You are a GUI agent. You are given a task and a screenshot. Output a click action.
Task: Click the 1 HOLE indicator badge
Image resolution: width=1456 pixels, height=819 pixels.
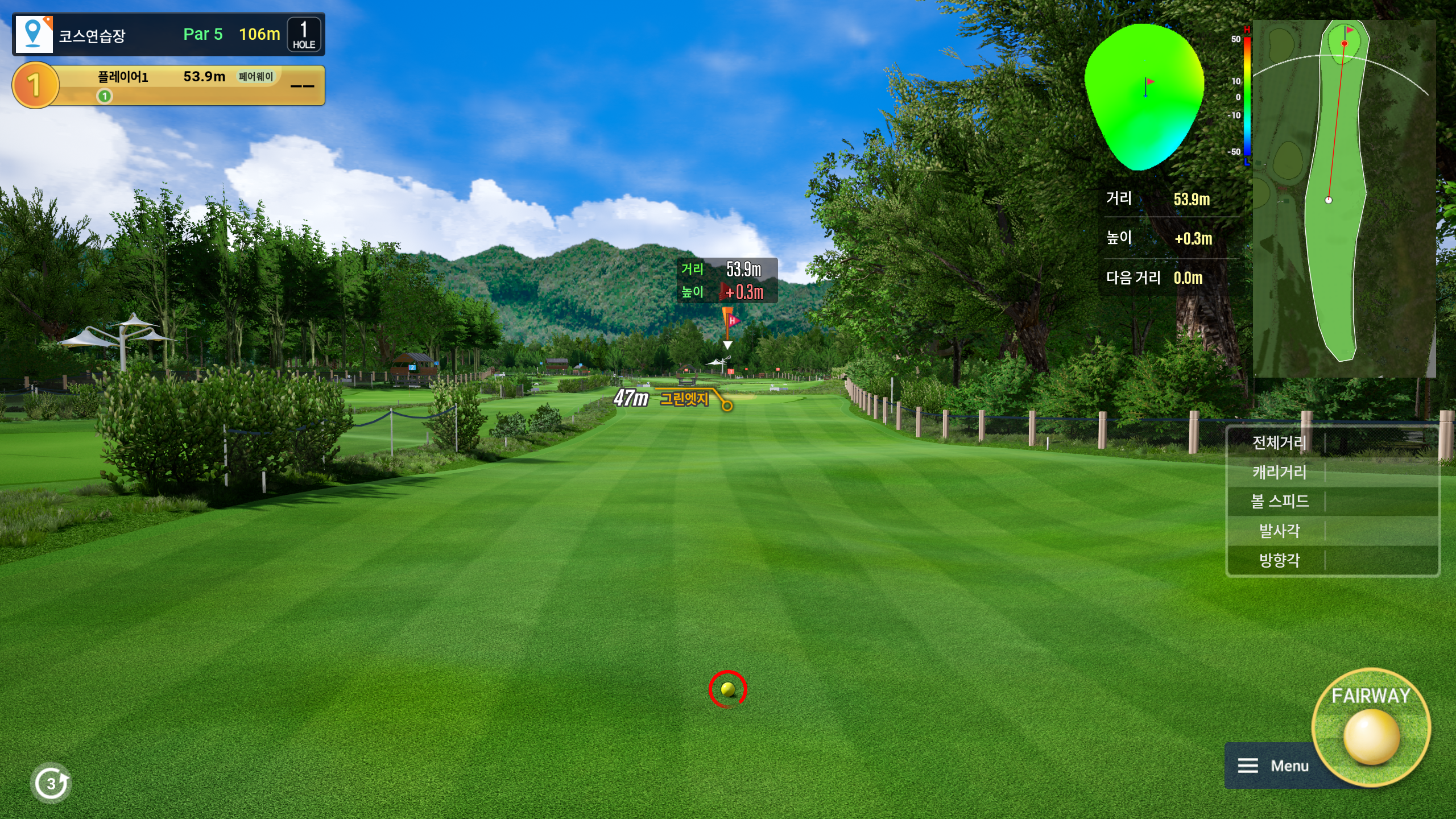304,35
